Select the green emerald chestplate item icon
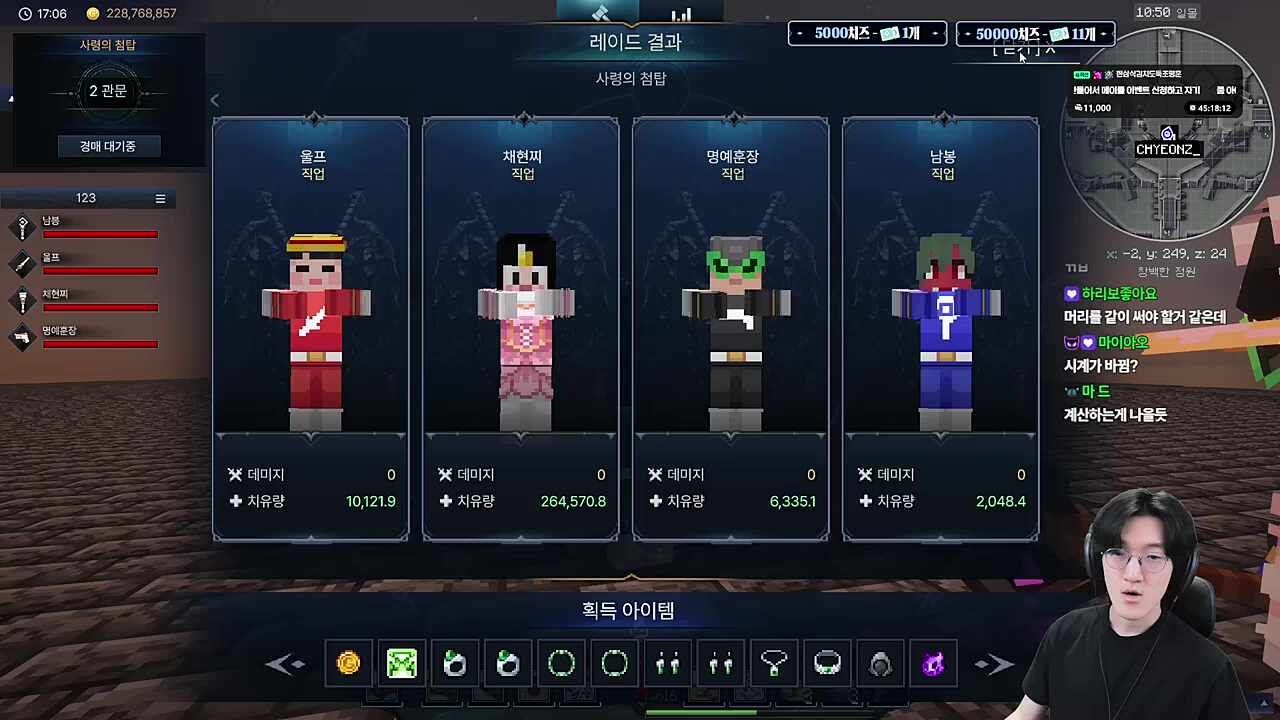Viewport: 1280px width, 720px height. tap(401, 663)
